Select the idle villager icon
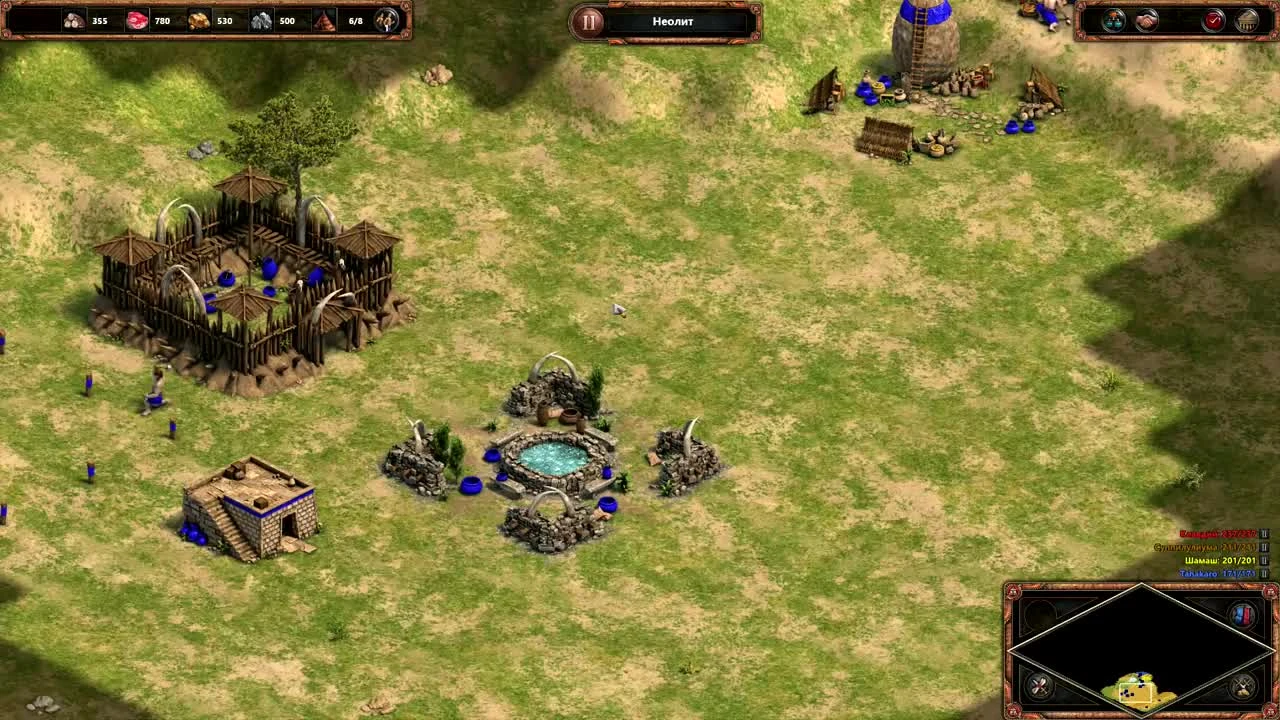Image resolution: width=1280 pixels, height=720 pixels. point(385,19)
